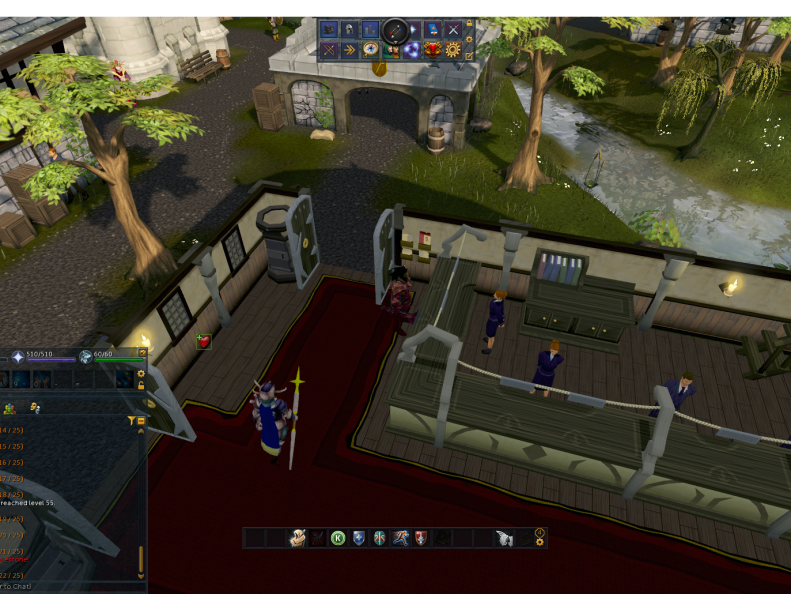Screen dimensions: 791x594
Task: Show the skills bar-chart icon
Action: click(370, 29)
